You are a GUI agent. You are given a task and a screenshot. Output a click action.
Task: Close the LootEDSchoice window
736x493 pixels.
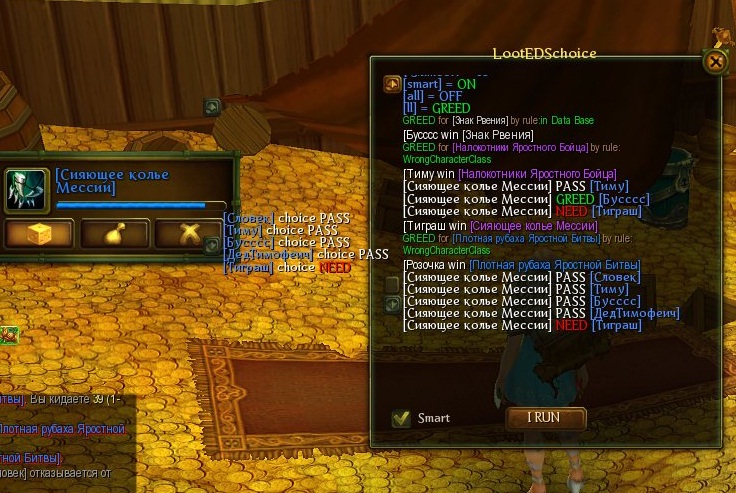715,61
